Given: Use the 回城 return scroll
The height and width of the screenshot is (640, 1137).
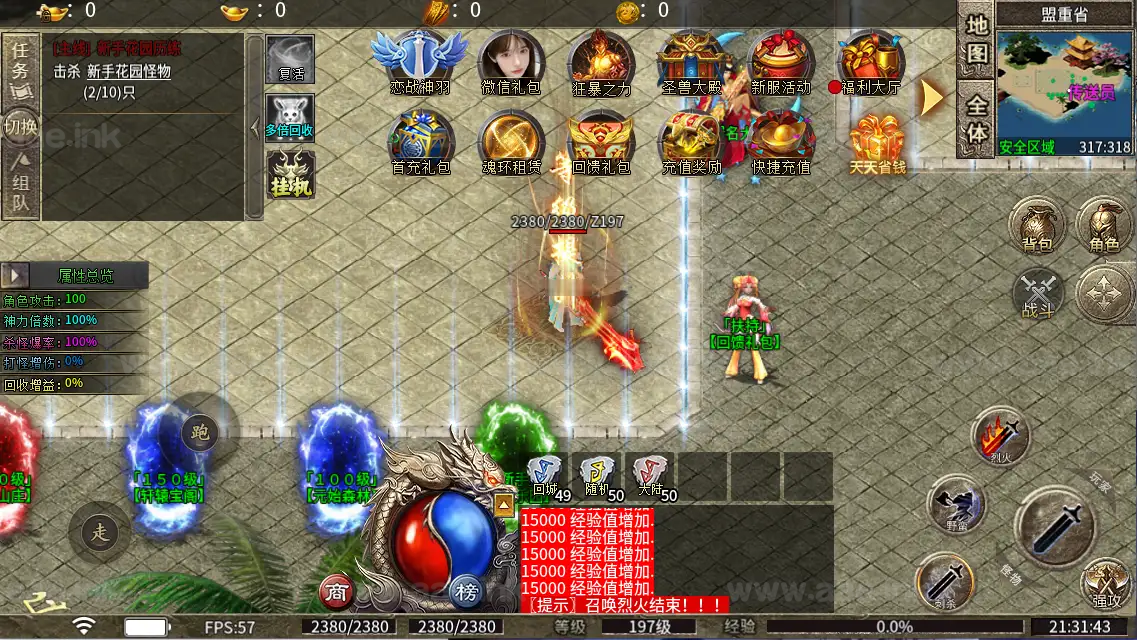Looking at the screenshot, I should pos(545,475).
